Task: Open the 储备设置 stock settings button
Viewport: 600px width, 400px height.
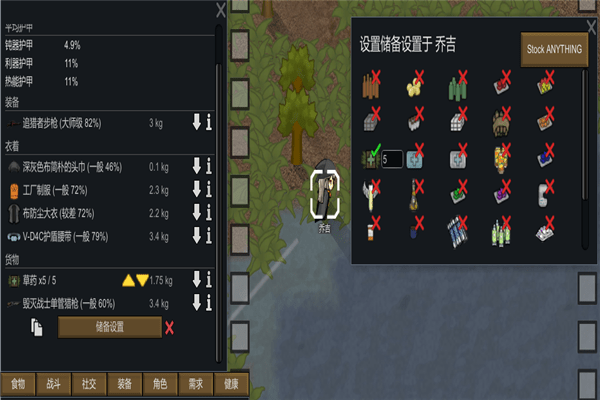Action: (x=109, y=327)
